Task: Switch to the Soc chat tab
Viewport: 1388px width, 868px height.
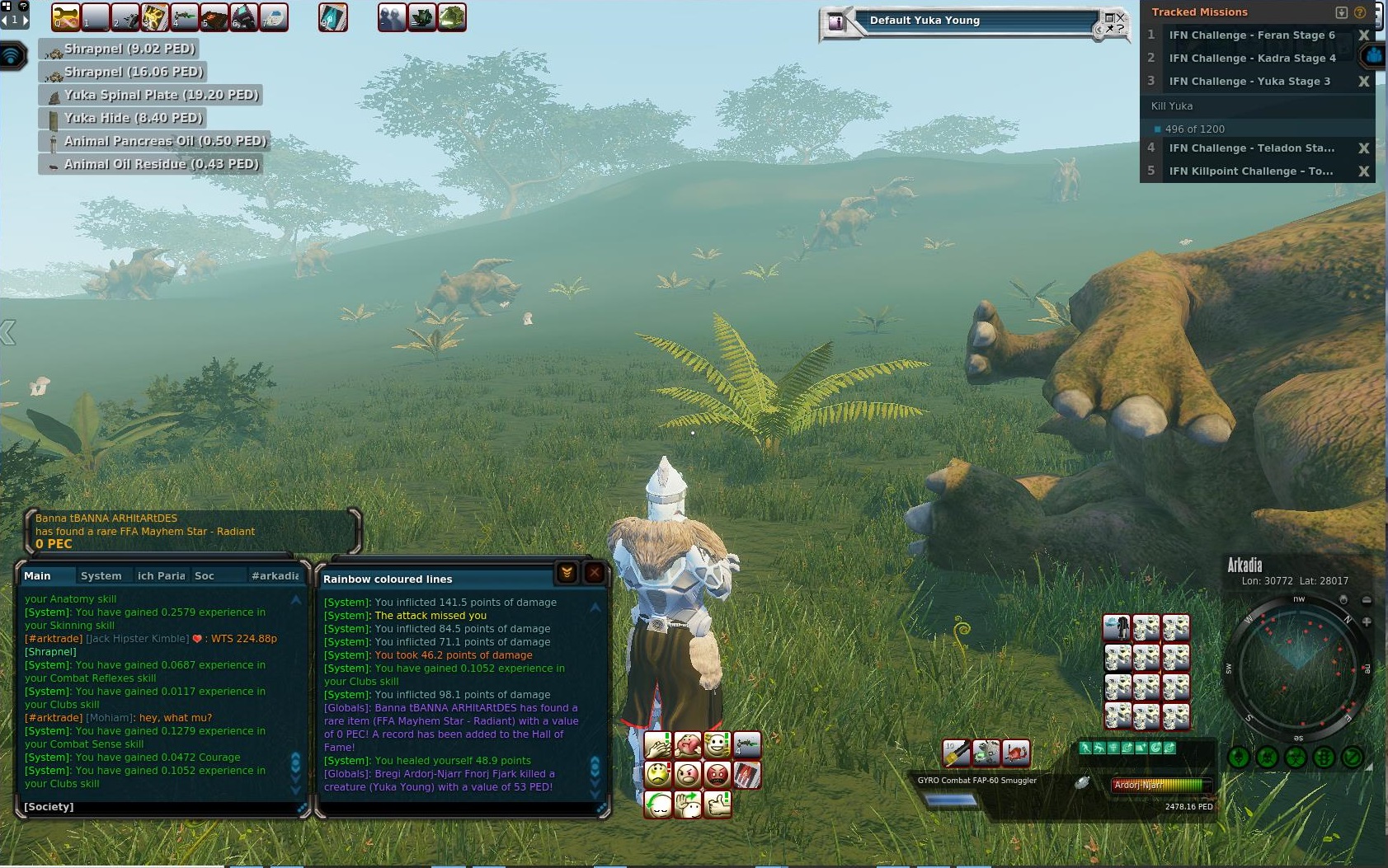Action: tap(205, 575)
